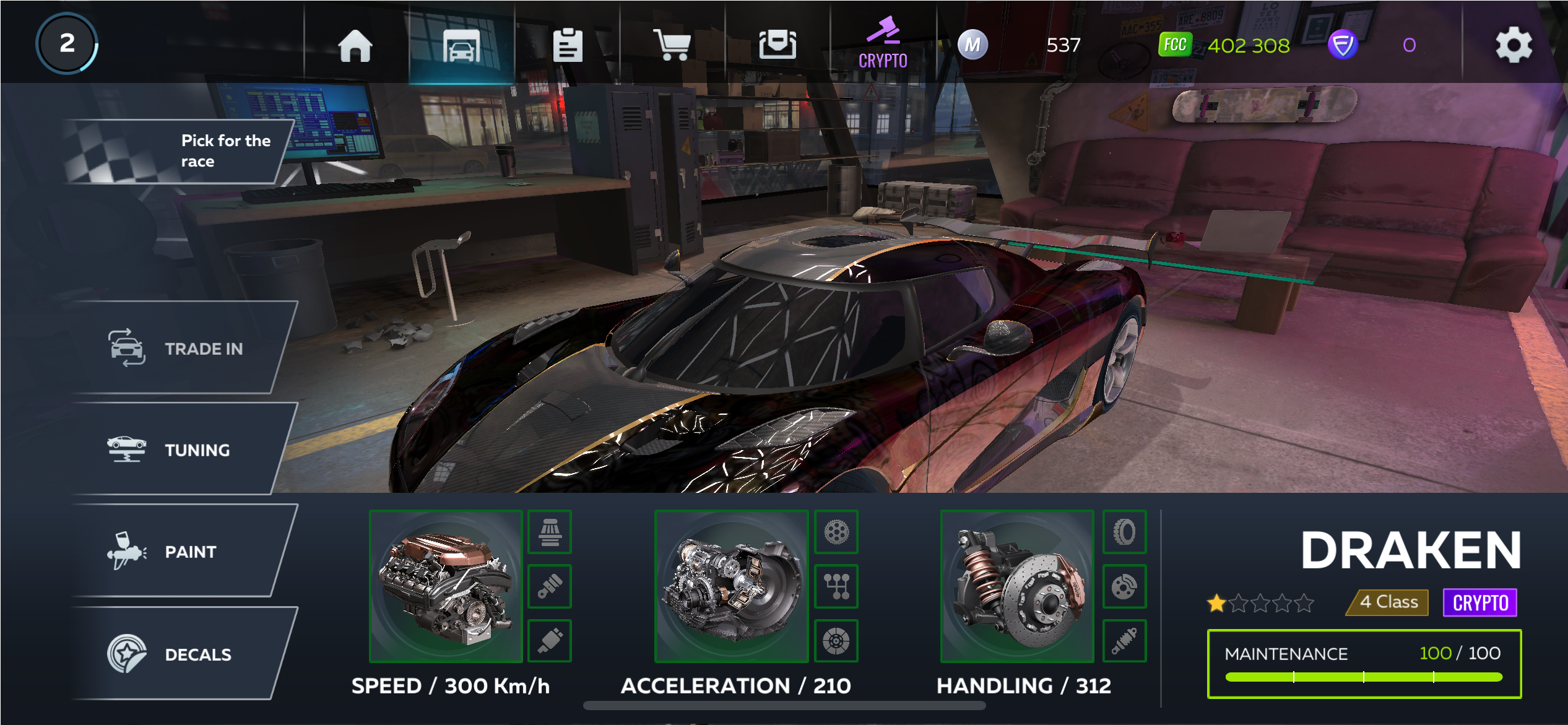Open the inbox tray tab
Image resolution: width=1568 pixels, height=725 pixels.
point(778,45)
